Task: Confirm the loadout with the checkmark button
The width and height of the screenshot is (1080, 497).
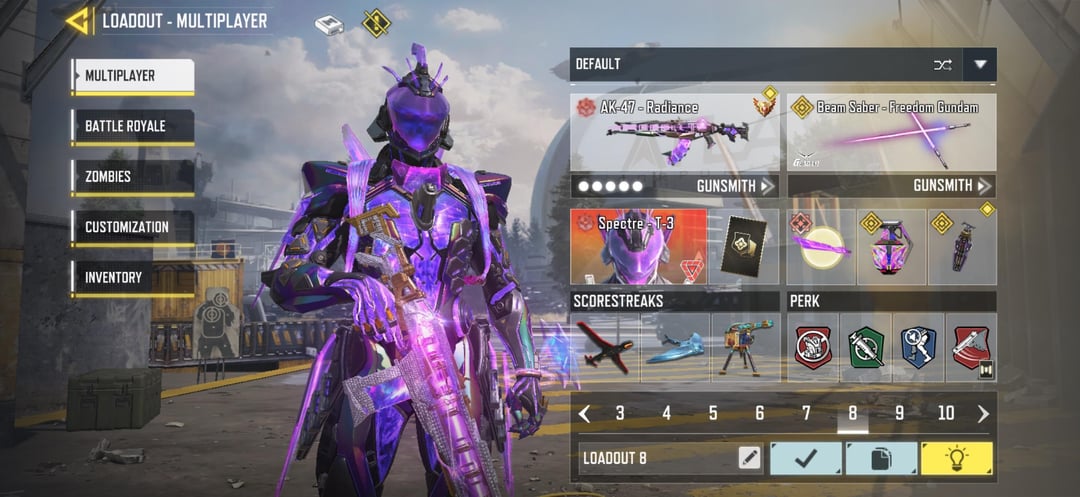Action: 805,459
